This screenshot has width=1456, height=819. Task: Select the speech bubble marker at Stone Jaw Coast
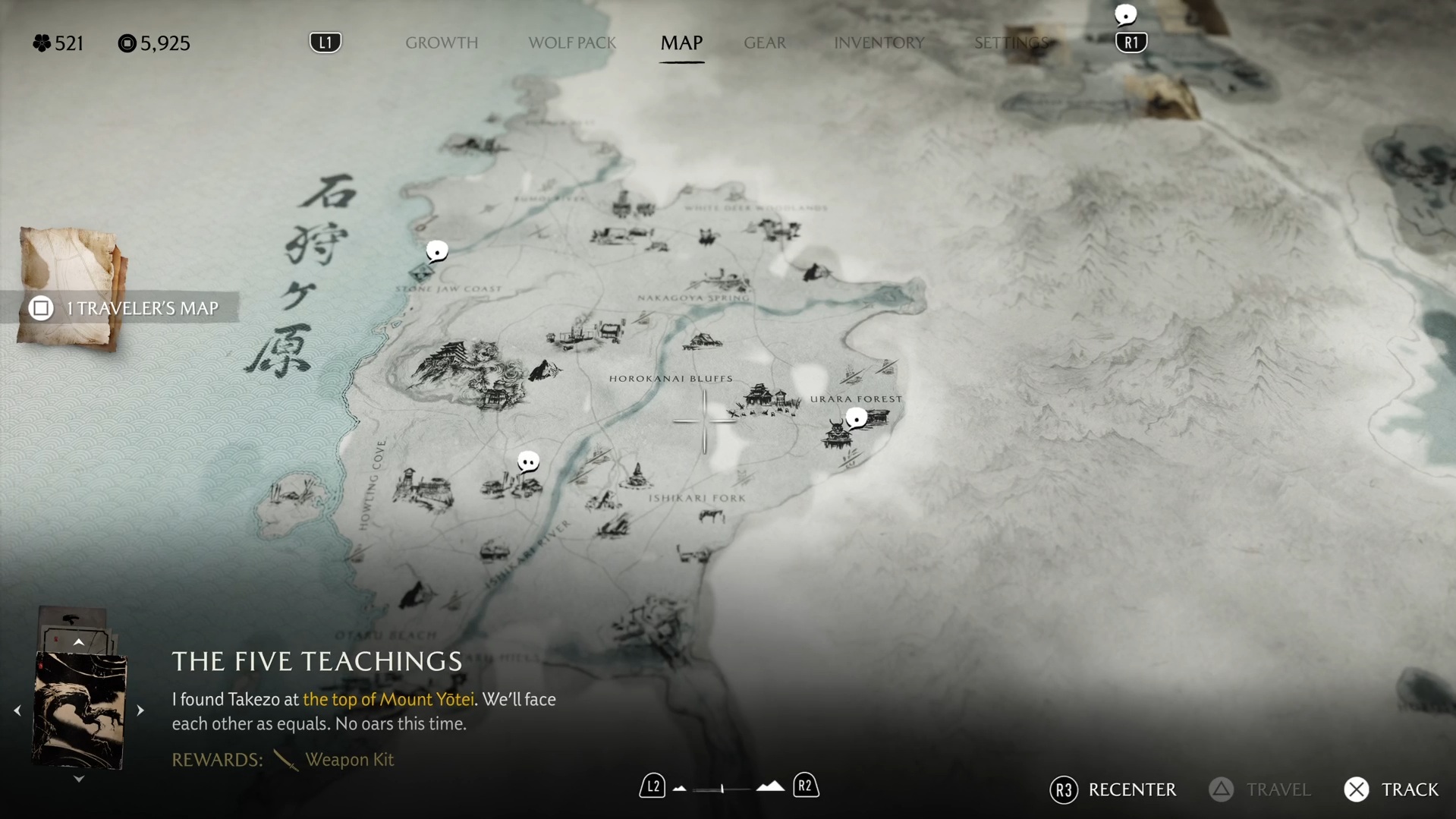[437, 250]
